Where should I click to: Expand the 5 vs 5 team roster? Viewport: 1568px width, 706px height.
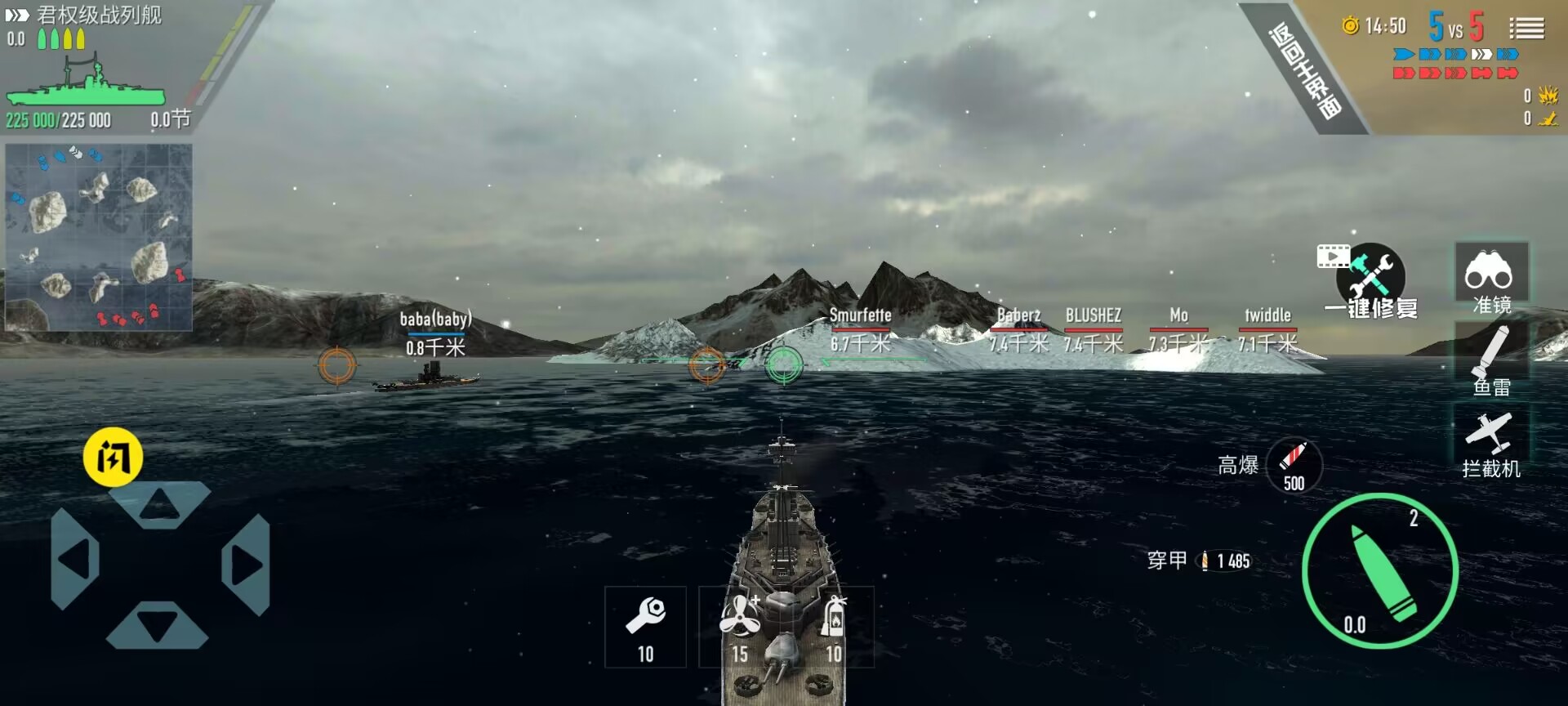point(1458,26)
